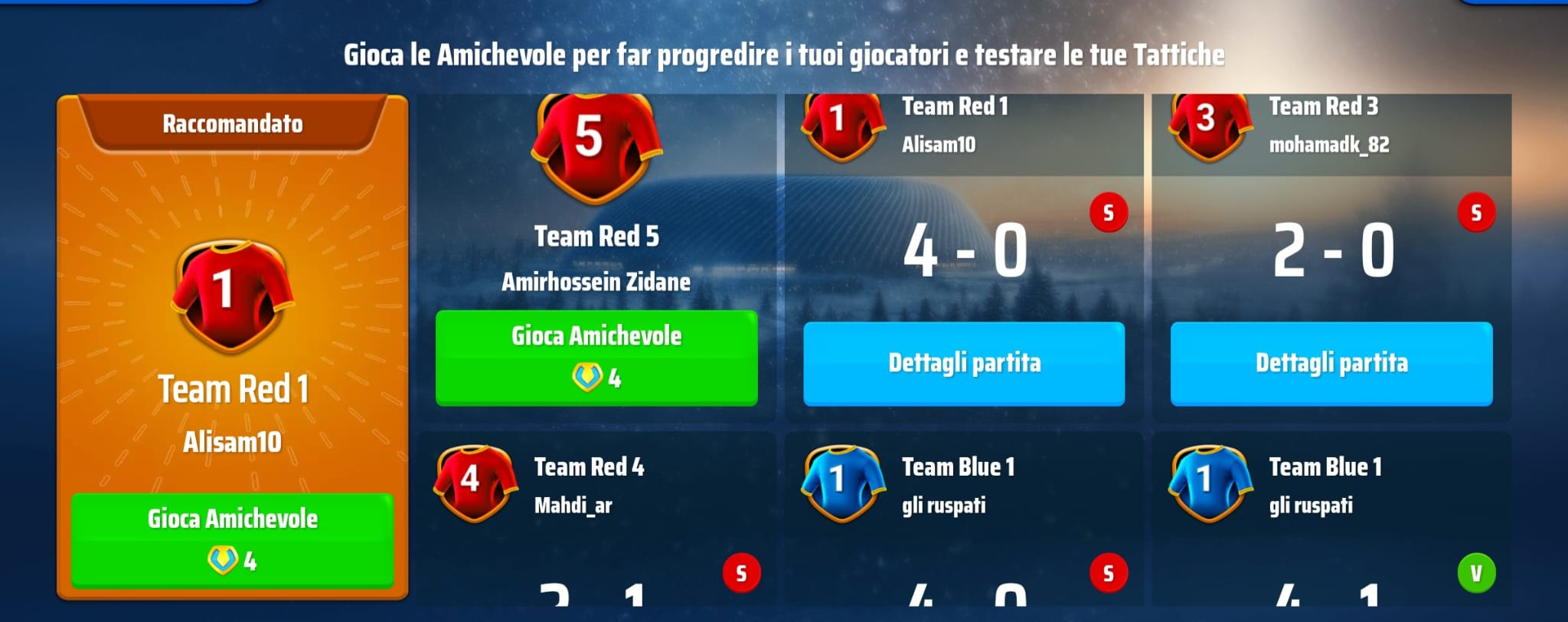View match details for the 2-0 mohamadk_82 game
The width and height of the screenshot is (1568, 622).
1331,363
